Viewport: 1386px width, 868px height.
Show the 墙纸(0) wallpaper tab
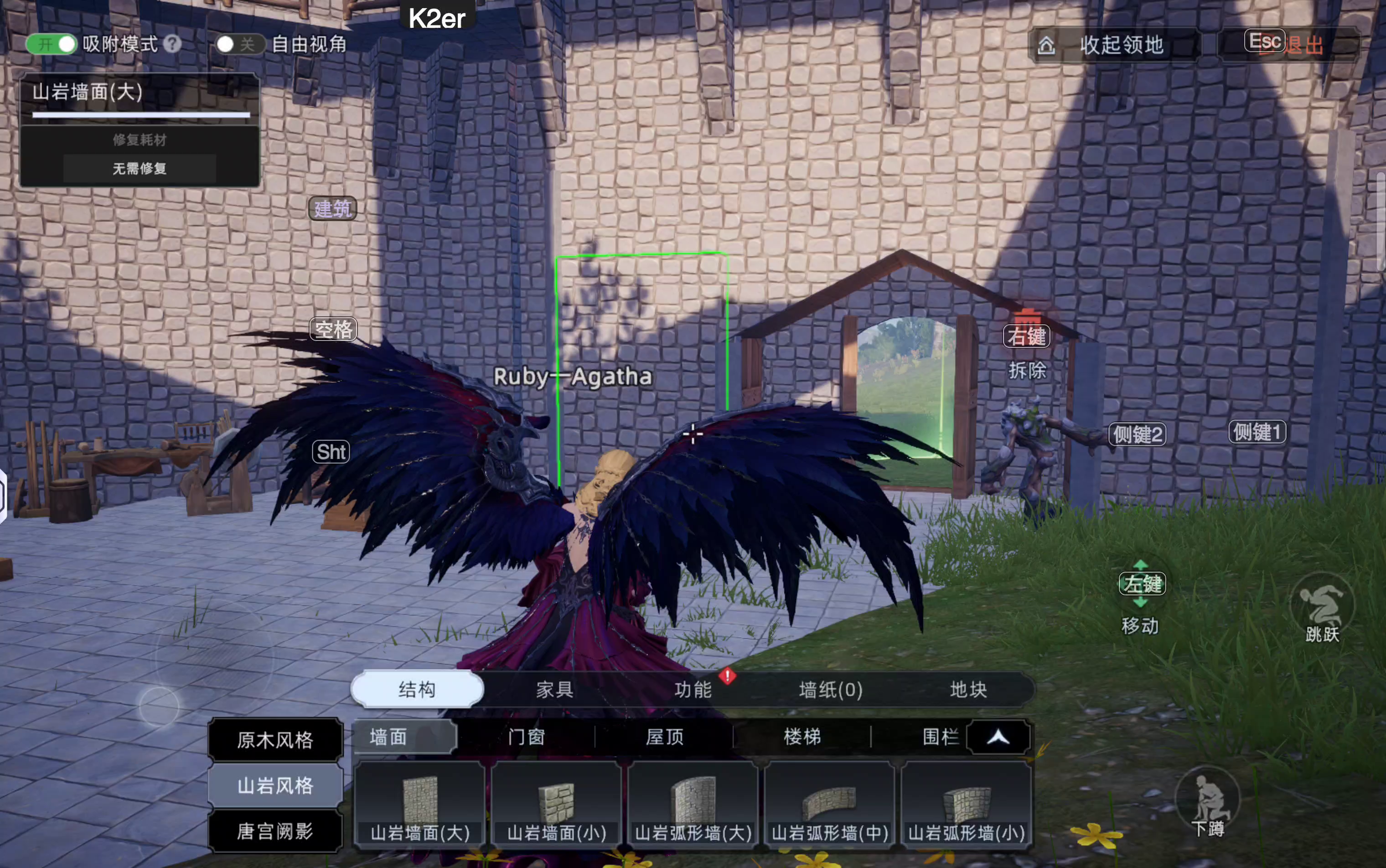tap(830, 689)
